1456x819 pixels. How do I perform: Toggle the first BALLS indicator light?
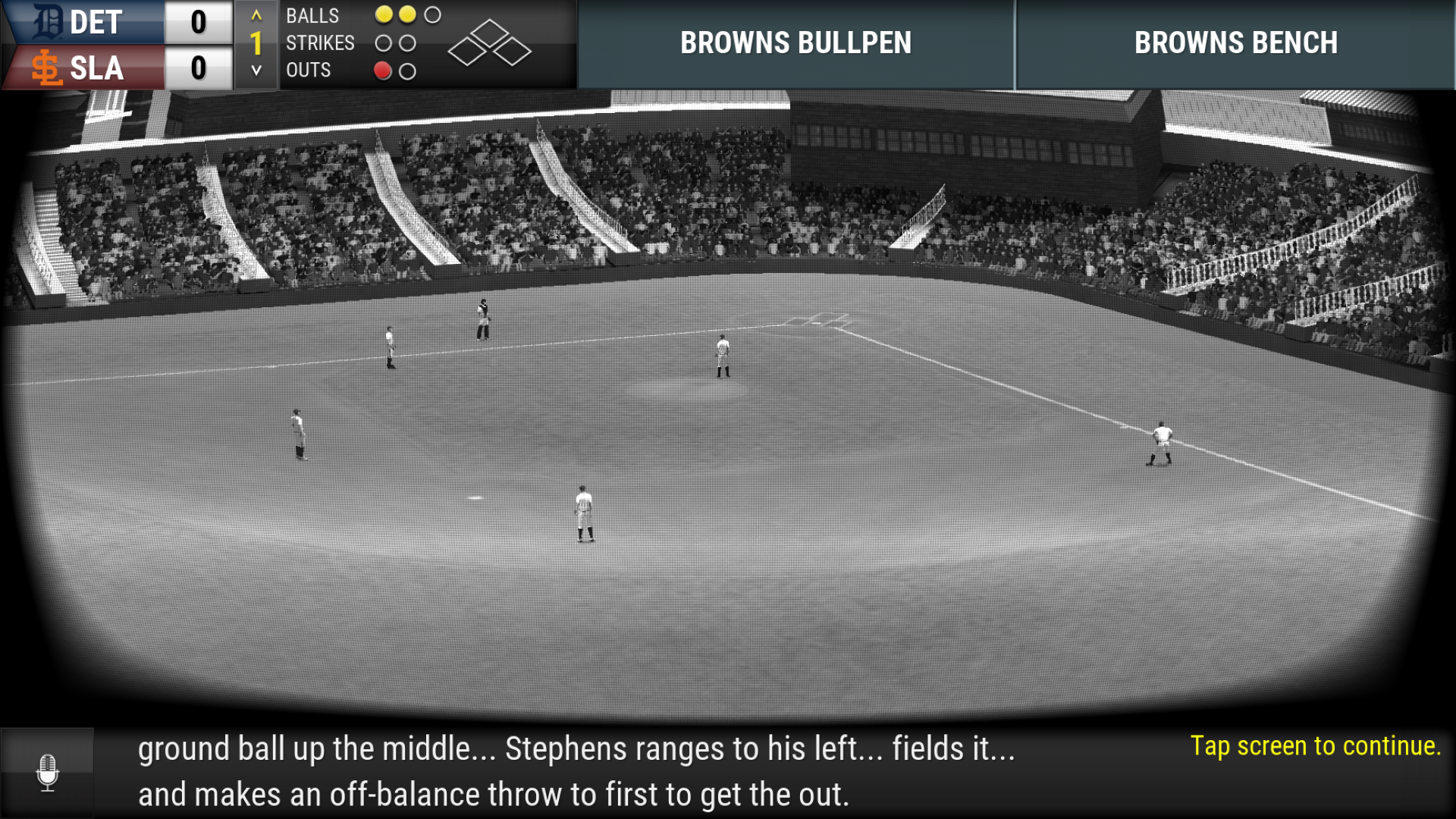pos(383,15)
